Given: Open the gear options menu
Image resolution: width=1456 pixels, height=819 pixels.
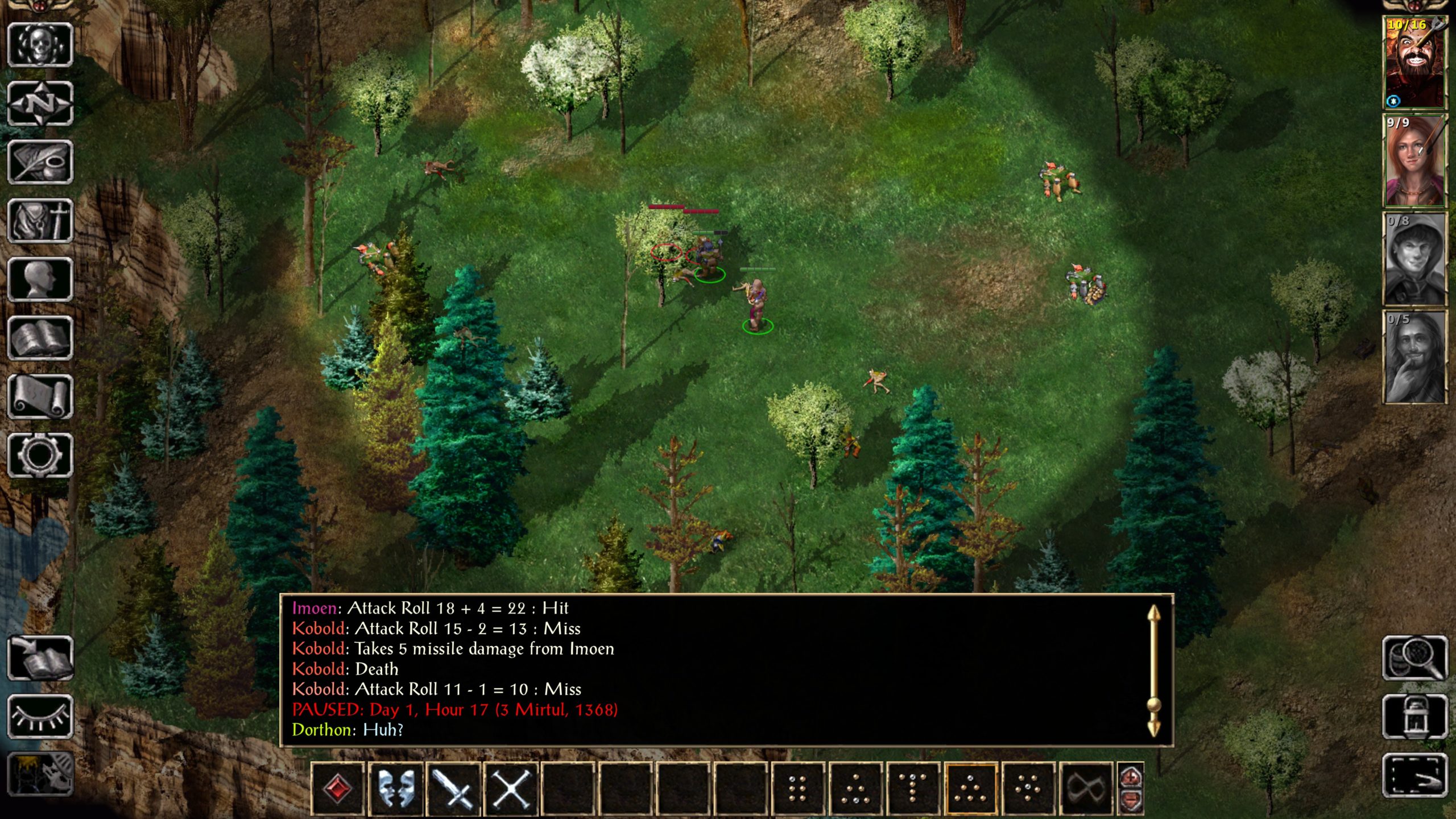Looking at the screenshot, I should (40, 456).
